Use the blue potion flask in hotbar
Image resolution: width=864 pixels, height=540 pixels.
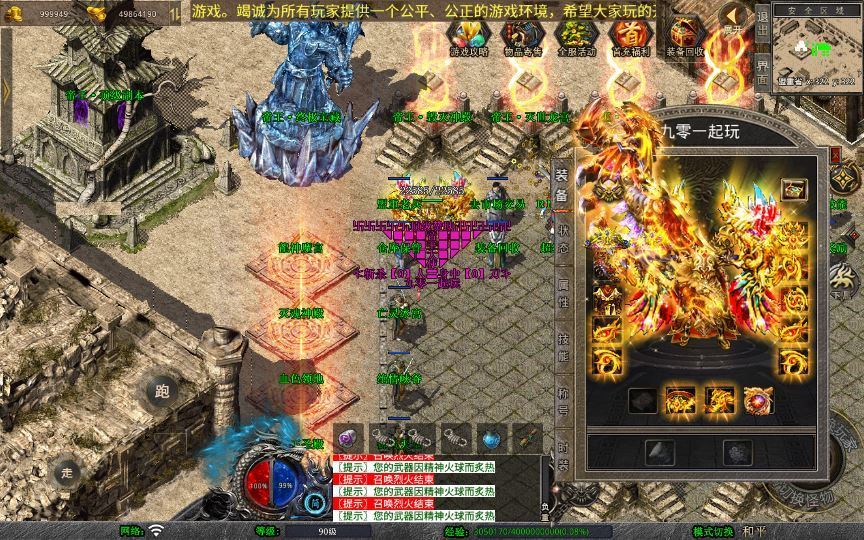pyautogui.click(x=490, y=438)
